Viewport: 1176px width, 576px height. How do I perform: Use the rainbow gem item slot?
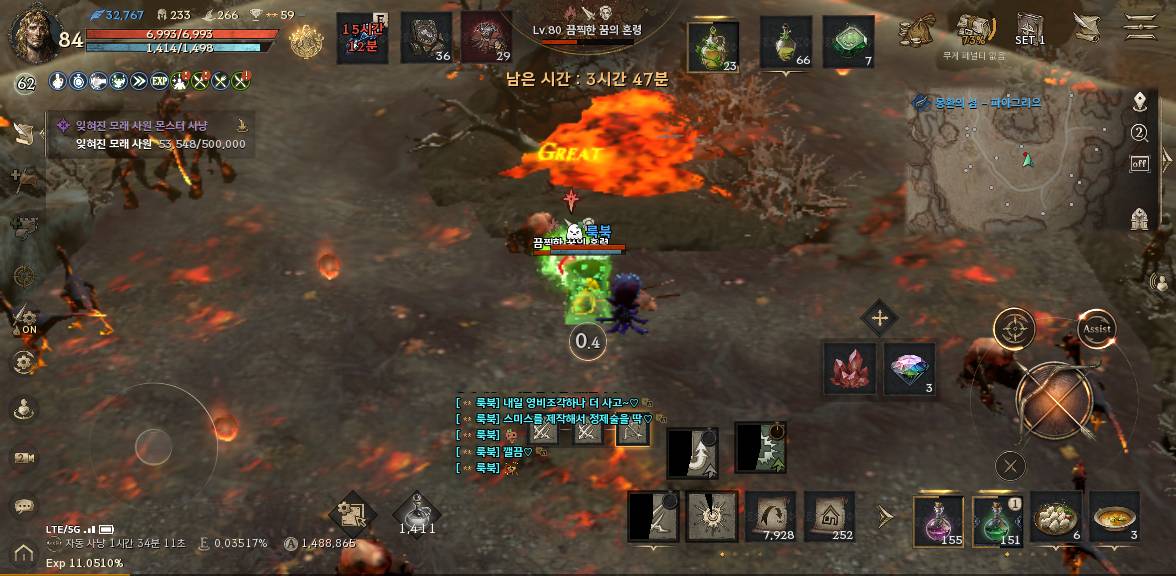click(909, 369)
